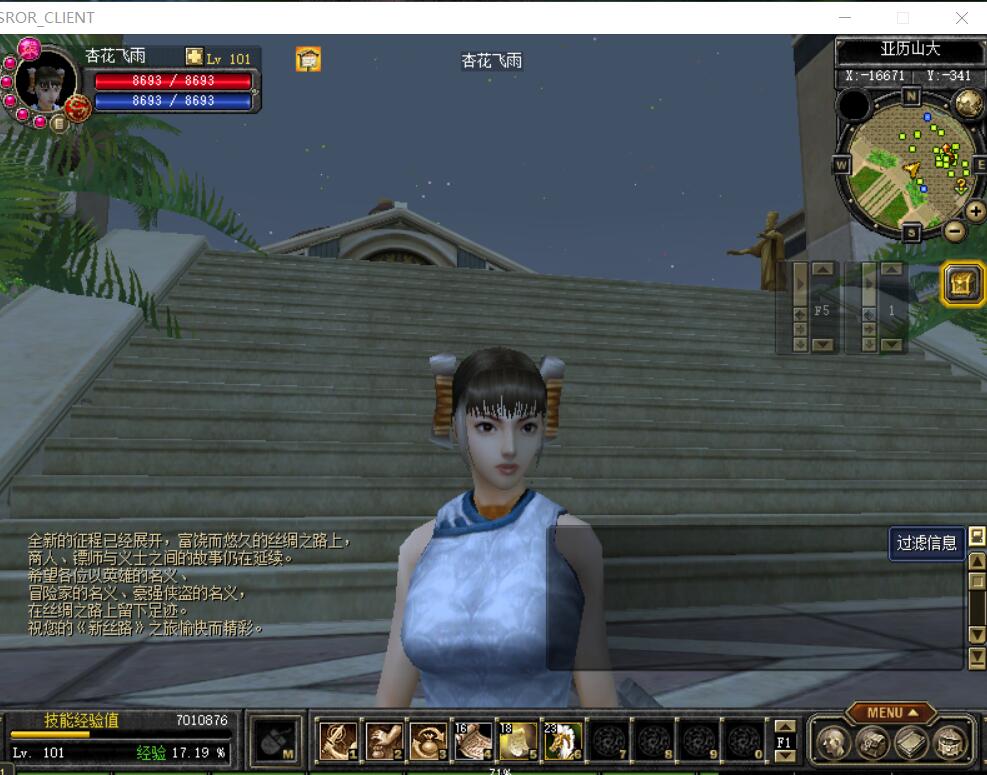Open the world map globe icon
987x775 pixels.
click(967, 102)
